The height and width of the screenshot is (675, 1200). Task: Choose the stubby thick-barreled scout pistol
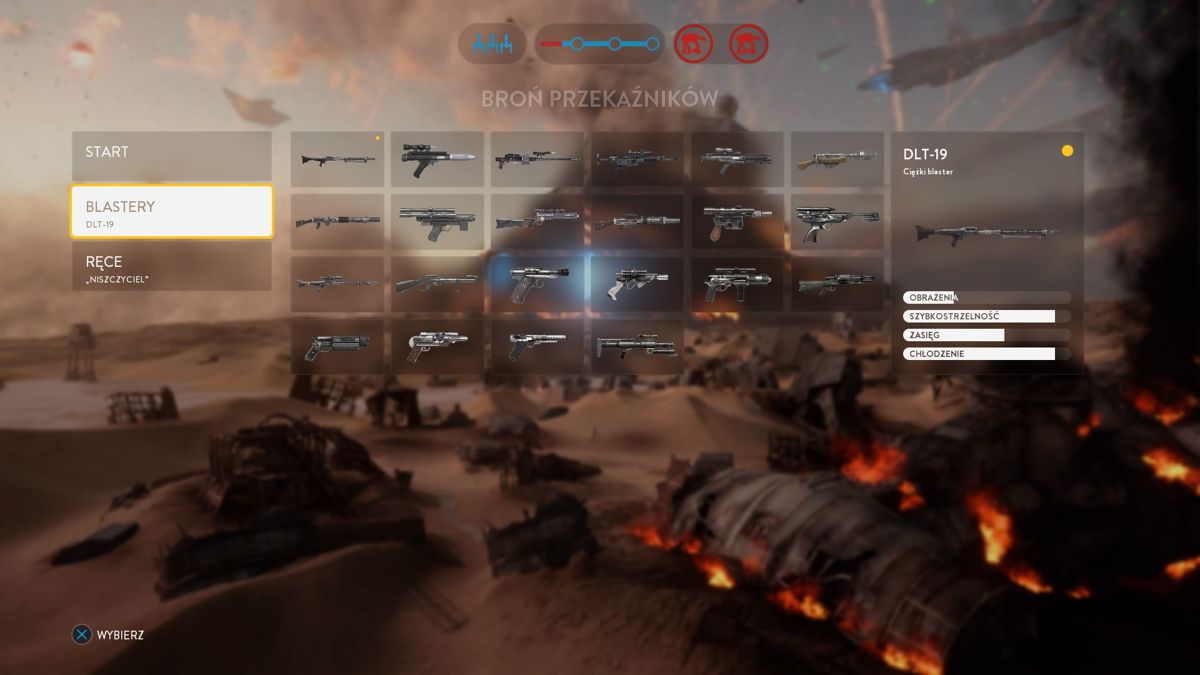(x=337, y=347)
